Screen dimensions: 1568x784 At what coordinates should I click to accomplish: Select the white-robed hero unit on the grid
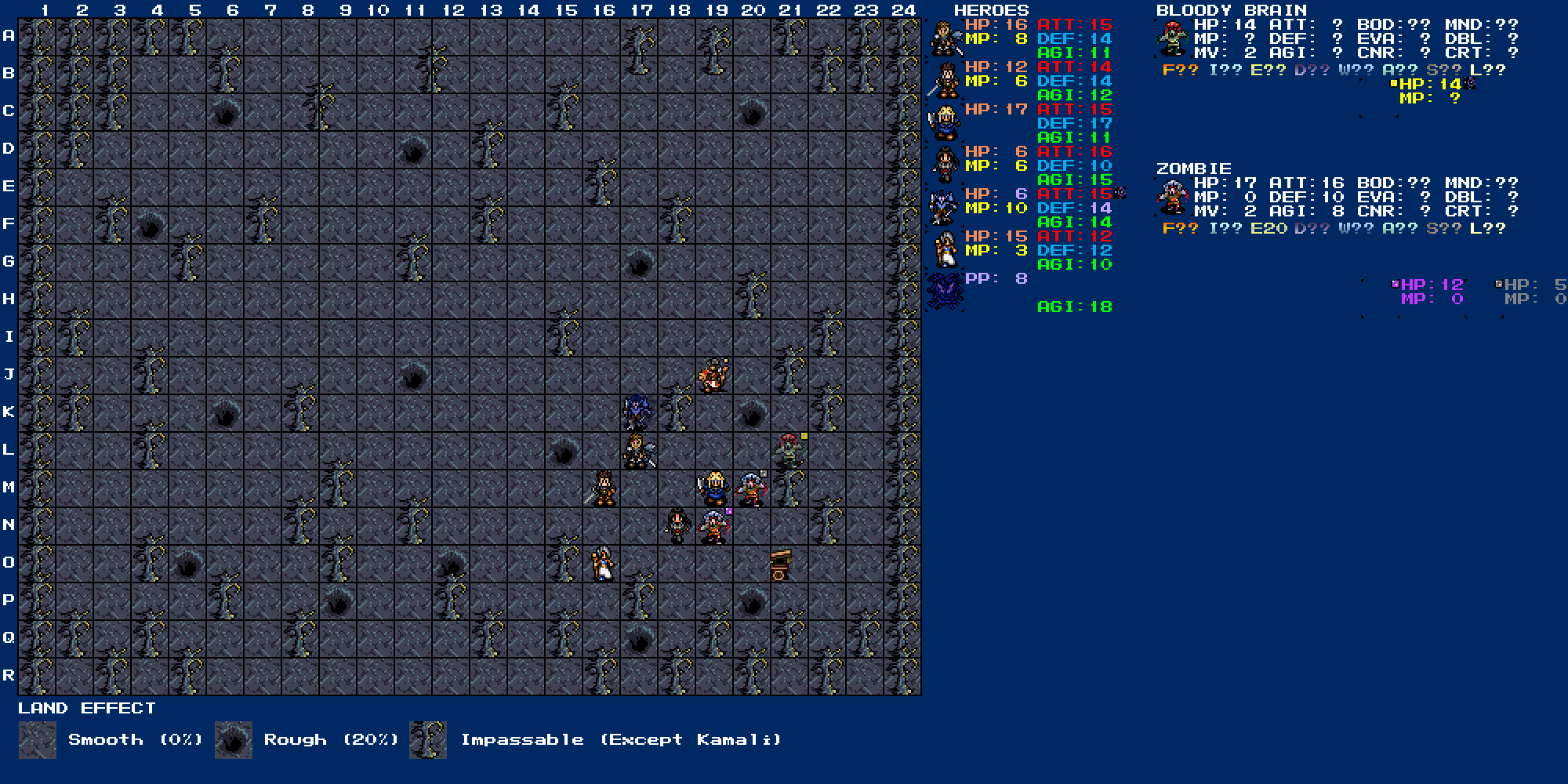[601, 564]
